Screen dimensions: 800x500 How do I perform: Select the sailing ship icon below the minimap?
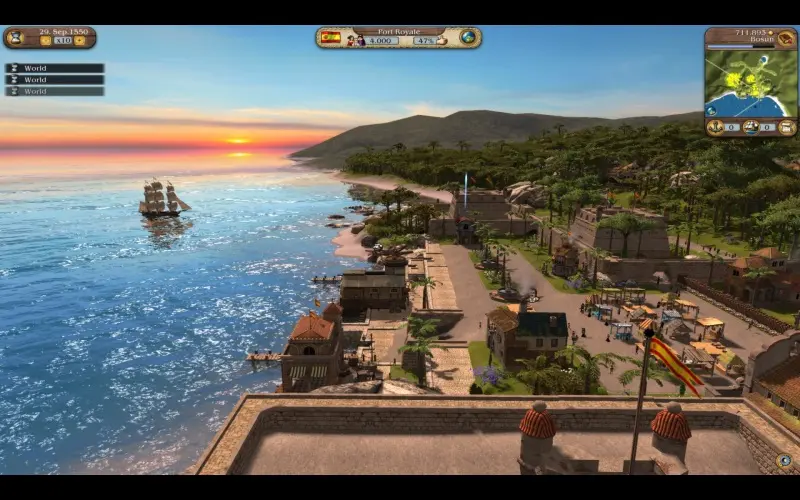[x=751, y=127]
